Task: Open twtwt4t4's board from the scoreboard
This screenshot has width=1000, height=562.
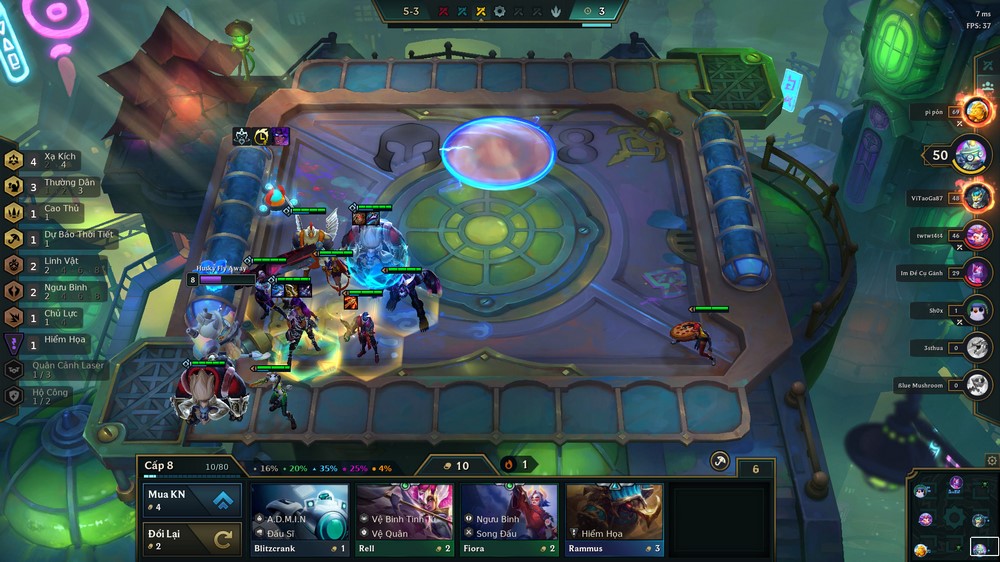Action: pos(976,235)
